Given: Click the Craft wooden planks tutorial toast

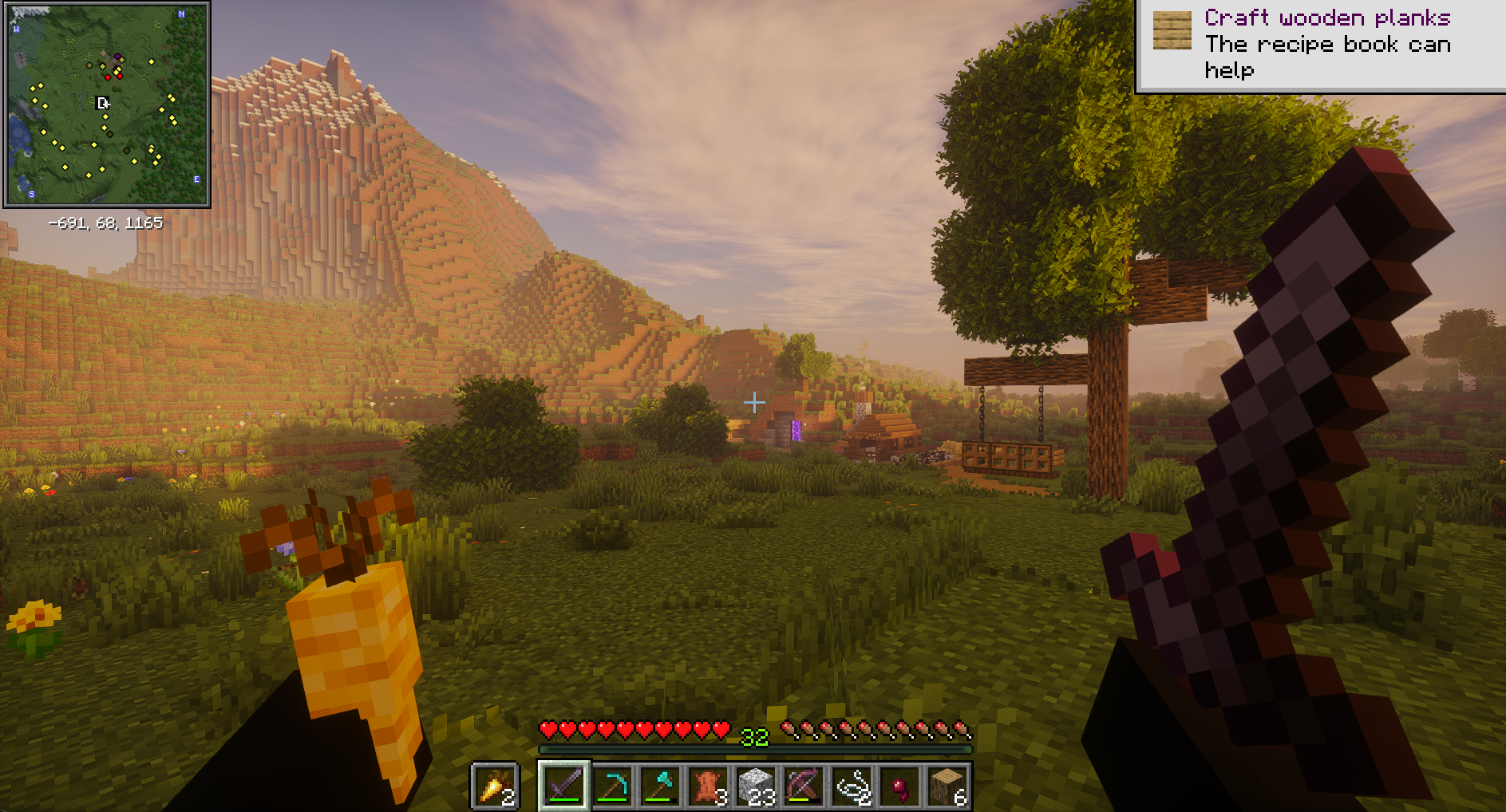Looking at the screenshot, I should coord(1321,45).
